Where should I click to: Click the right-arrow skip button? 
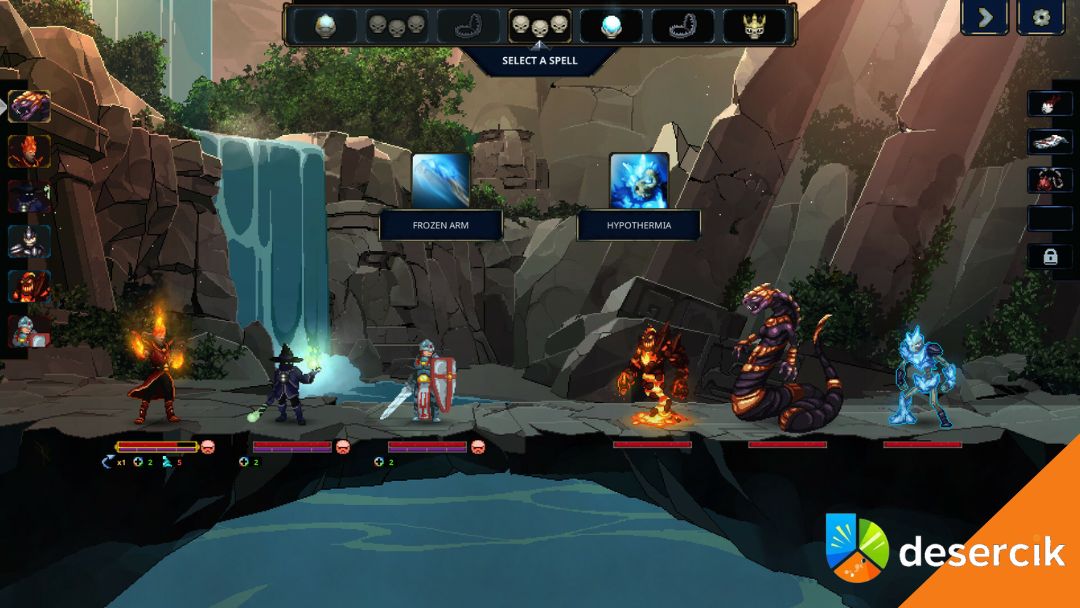point(984,17)
